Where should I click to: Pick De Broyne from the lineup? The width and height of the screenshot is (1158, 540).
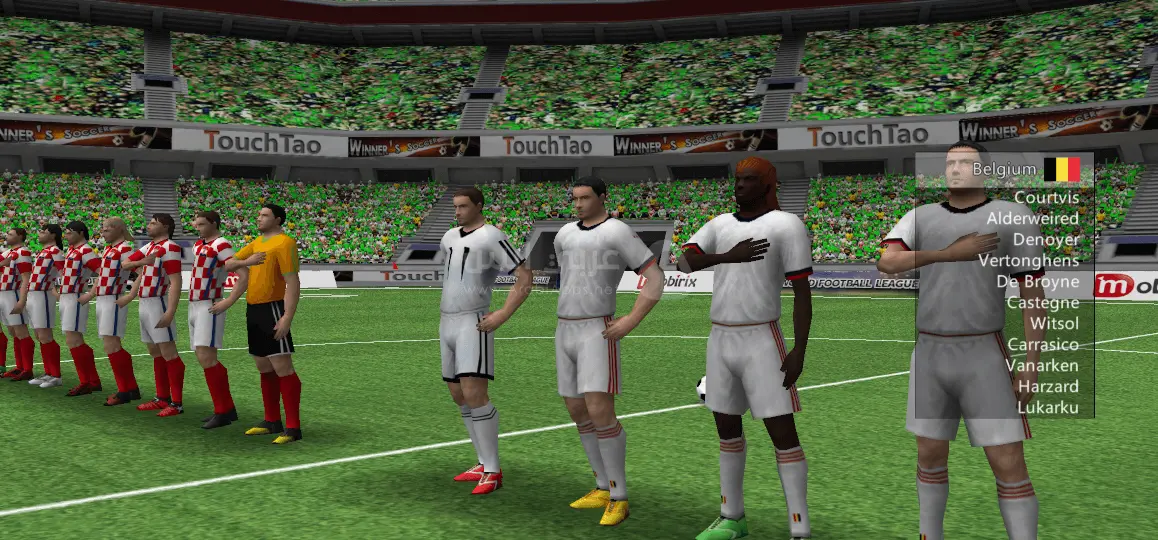1038,282
